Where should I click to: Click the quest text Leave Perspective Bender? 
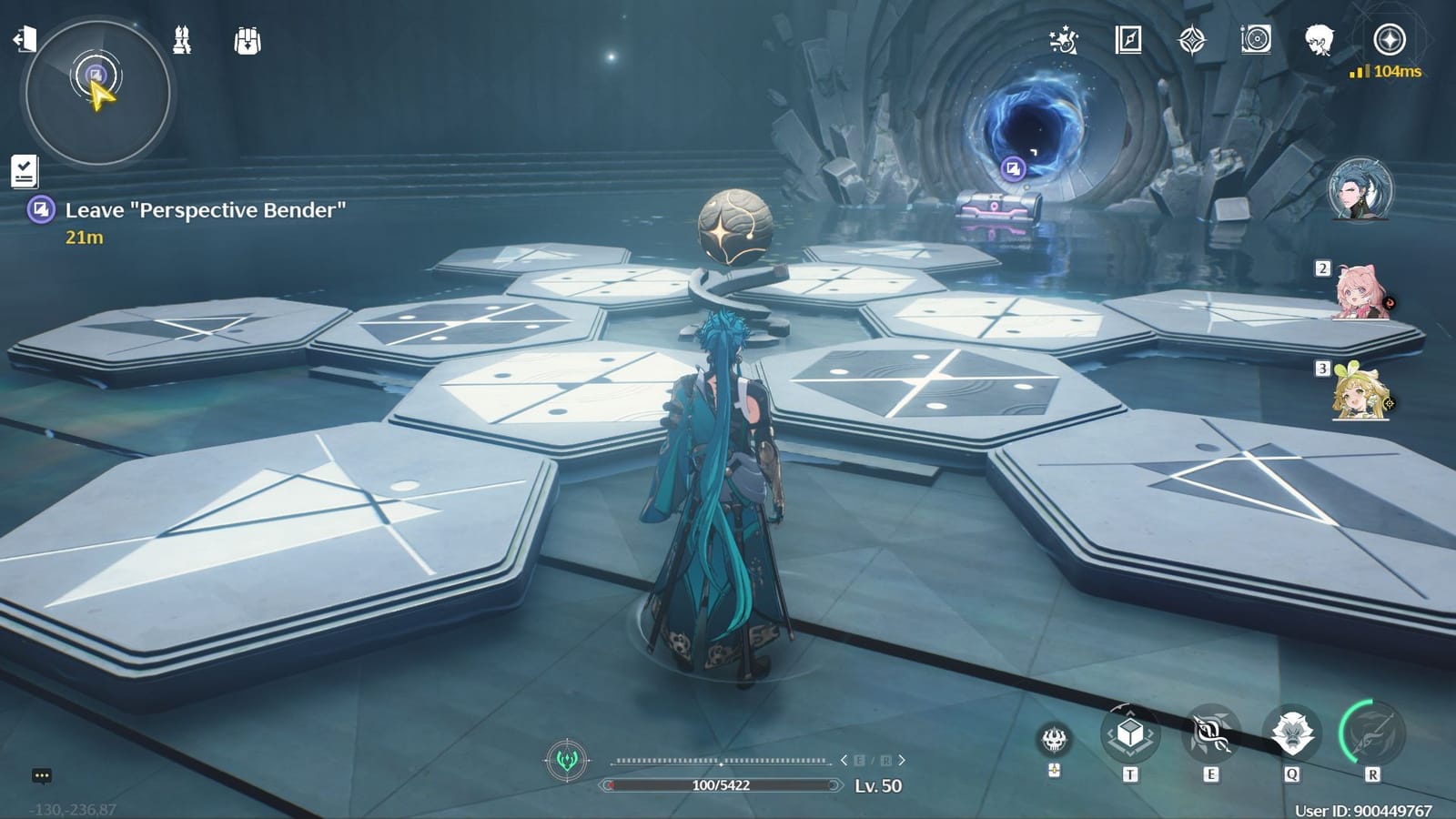coord(205,209)
